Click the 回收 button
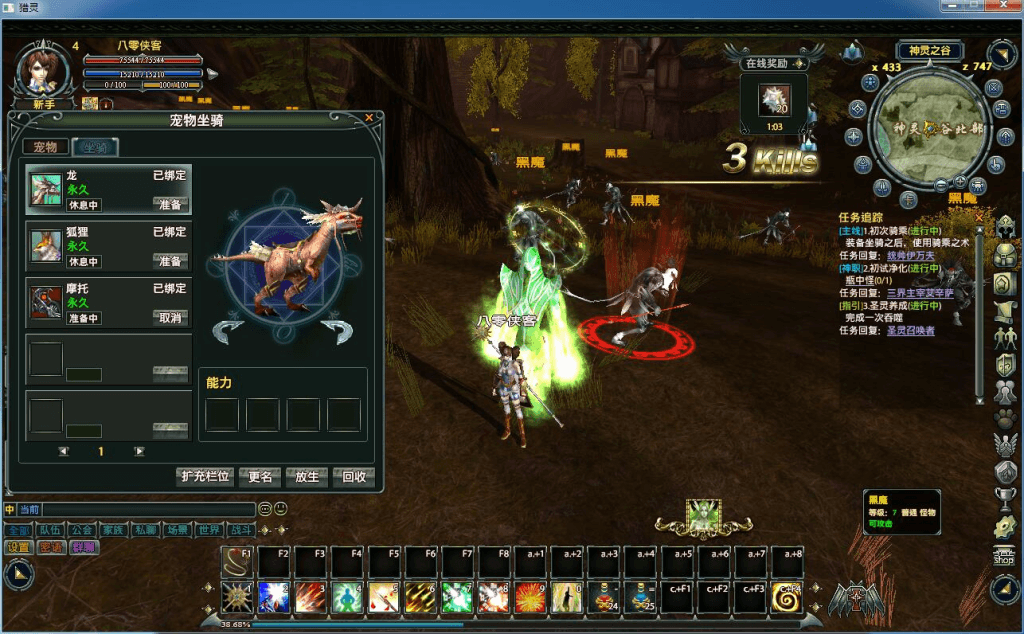Viewport: 1024px width, 634px height. [353, 477]
